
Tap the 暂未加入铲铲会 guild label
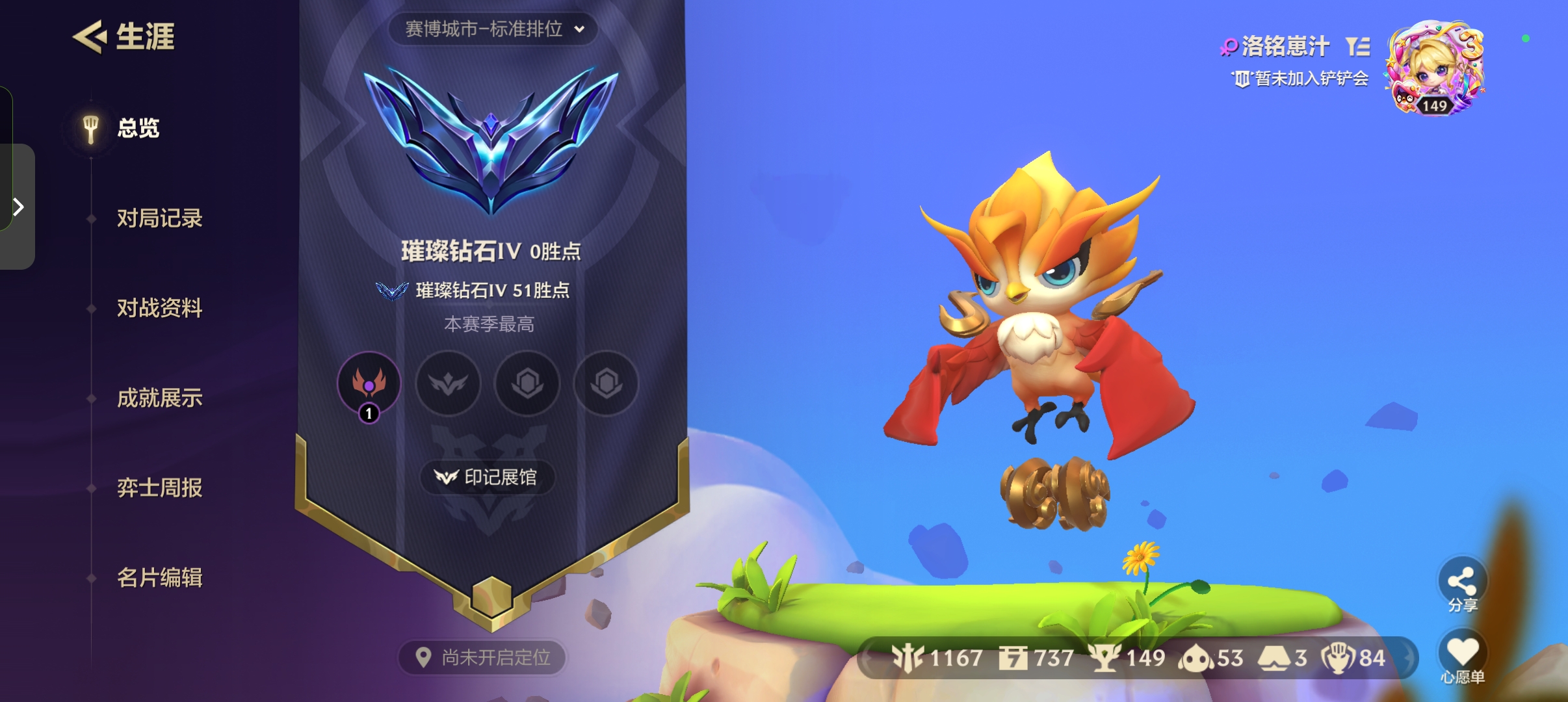pyautogui.click(x=1301, y=79)
